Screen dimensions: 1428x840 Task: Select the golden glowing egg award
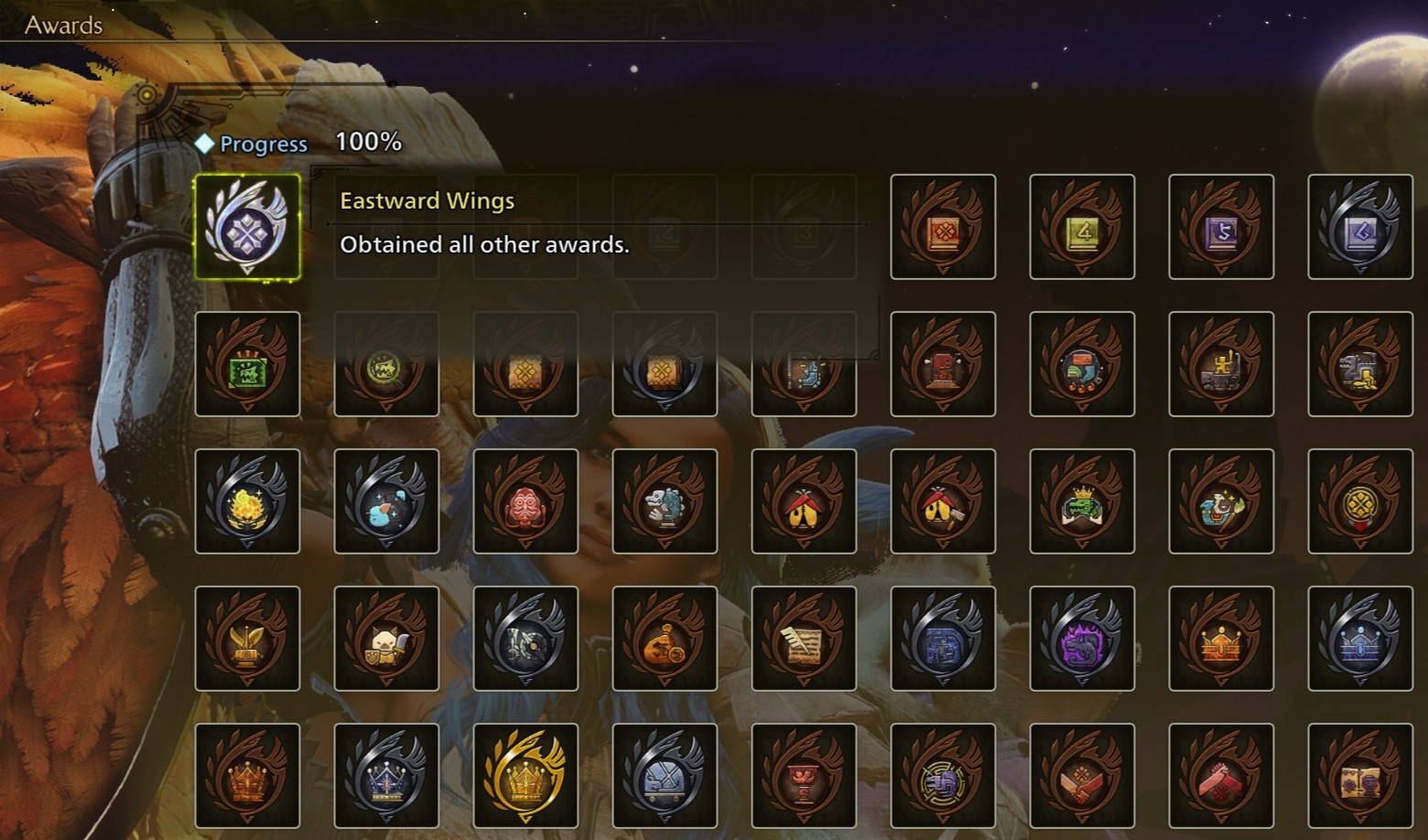click(x=247, y=501)
